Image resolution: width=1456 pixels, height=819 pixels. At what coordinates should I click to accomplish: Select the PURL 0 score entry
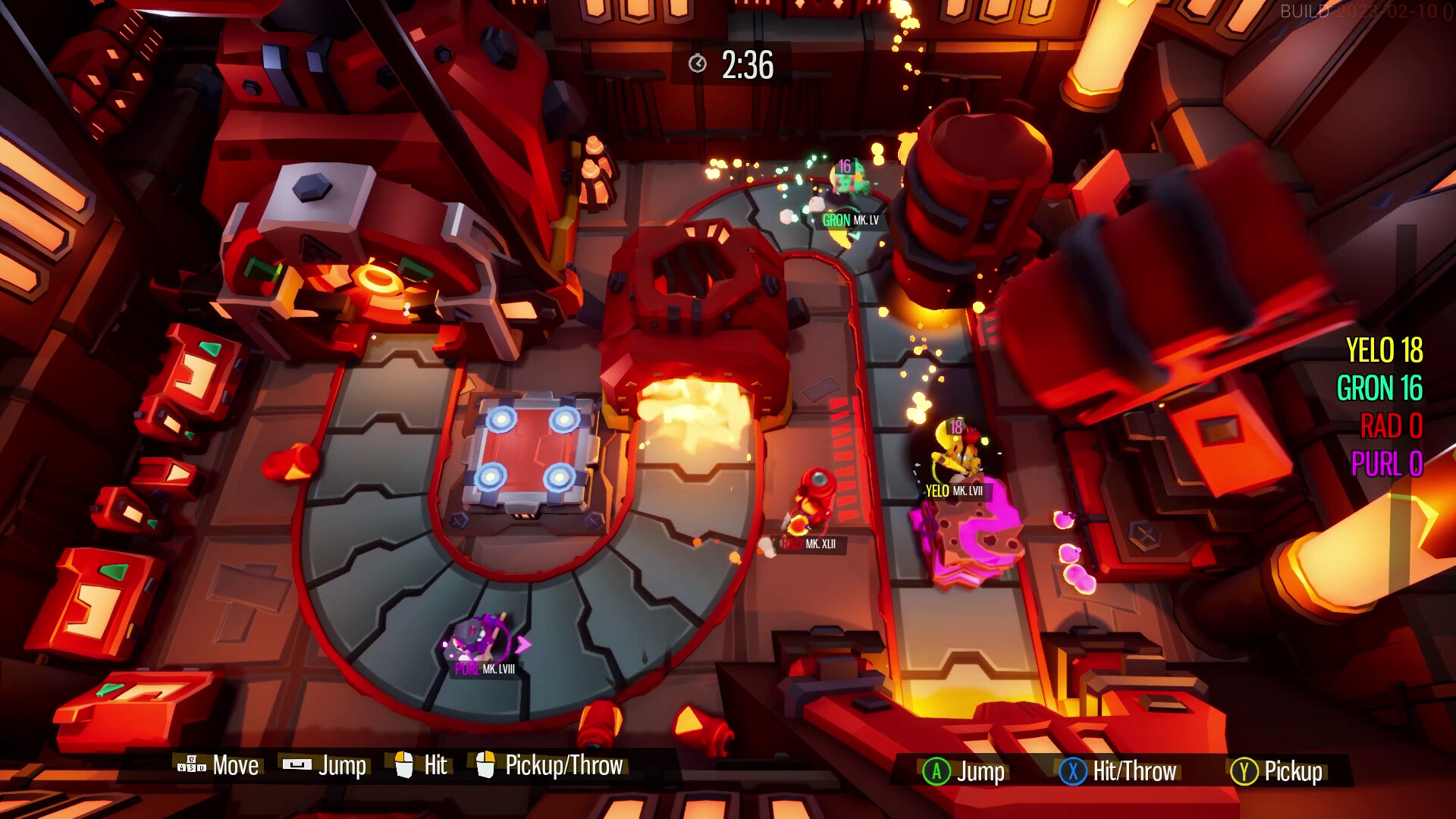coord(1388,463)
